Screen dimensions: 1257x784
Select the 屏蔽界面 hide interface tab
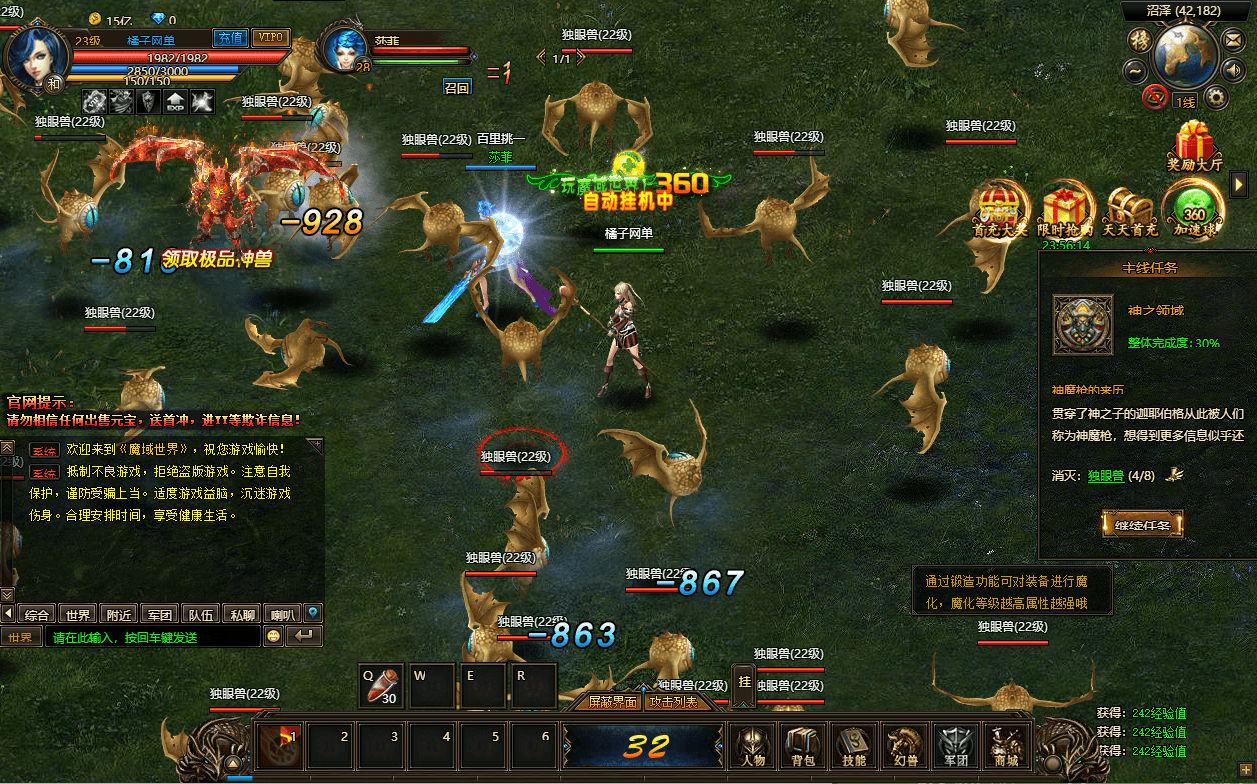pos(612,702)
